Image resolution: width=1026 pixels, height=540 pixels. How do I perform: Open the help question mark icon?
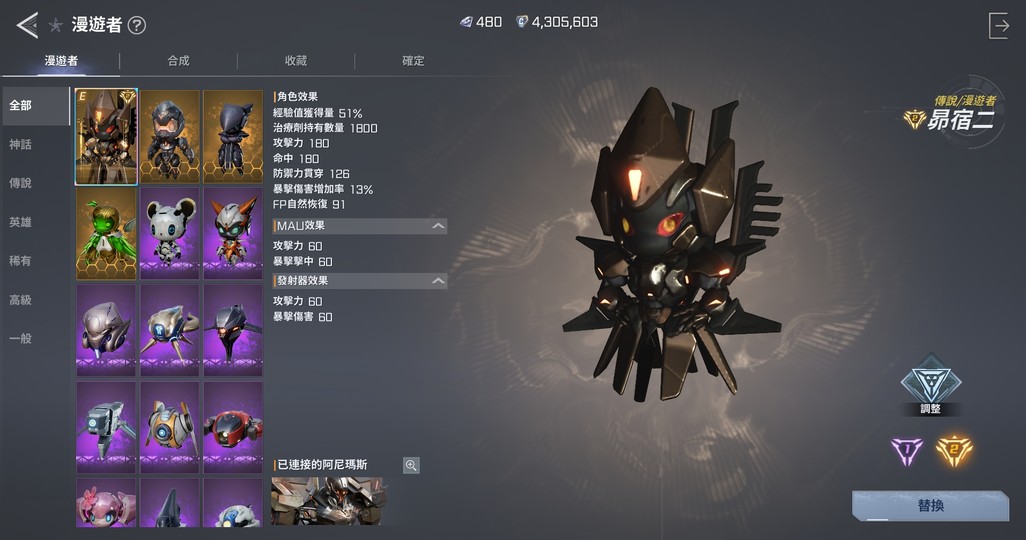tap(137, 26)
